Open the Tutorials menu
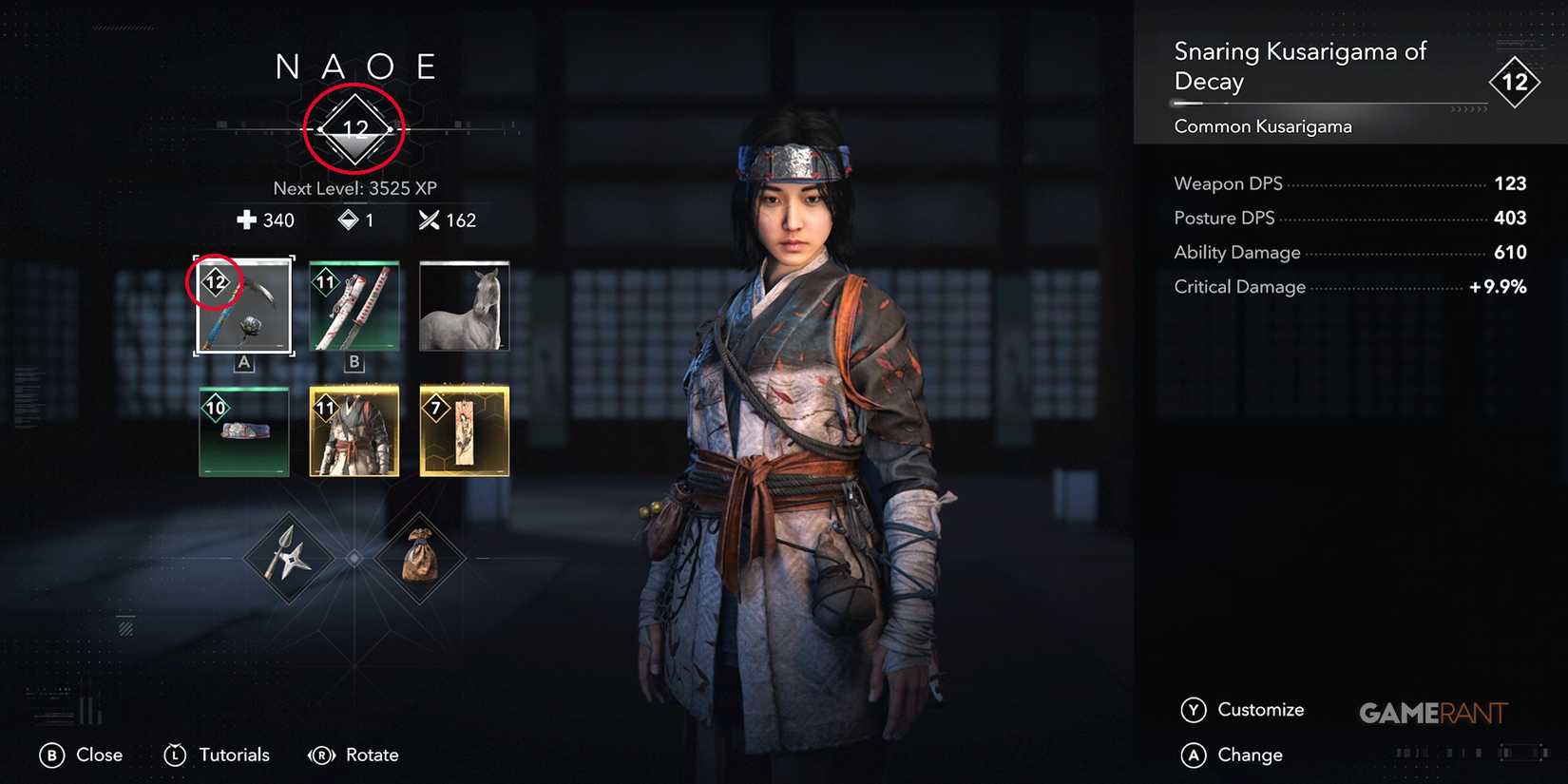This screenshot has width=1568, height=784. pyautogui.click(x=232, y=755)
